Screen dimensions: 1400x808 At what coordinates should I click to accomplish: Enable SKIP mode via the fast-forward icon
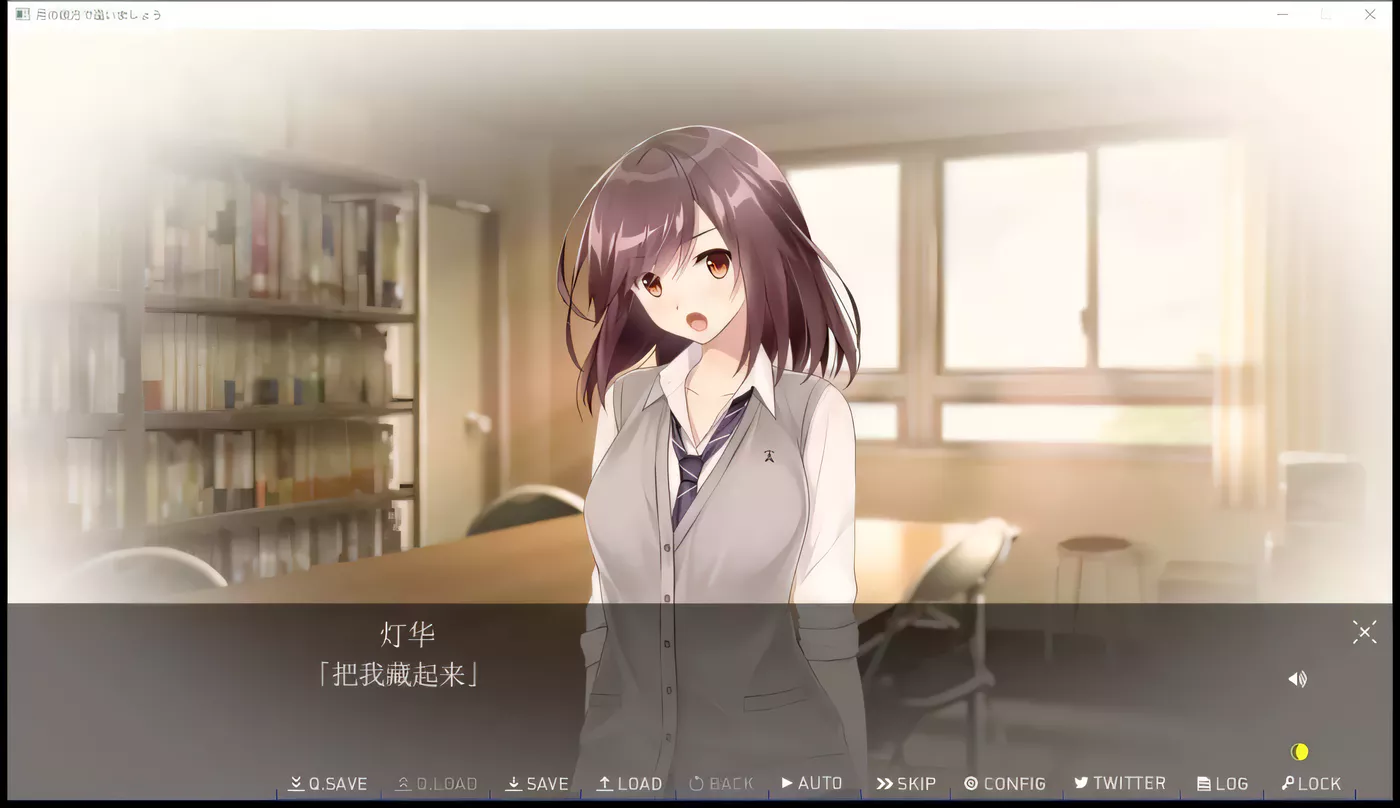click(x=885, y=783)
